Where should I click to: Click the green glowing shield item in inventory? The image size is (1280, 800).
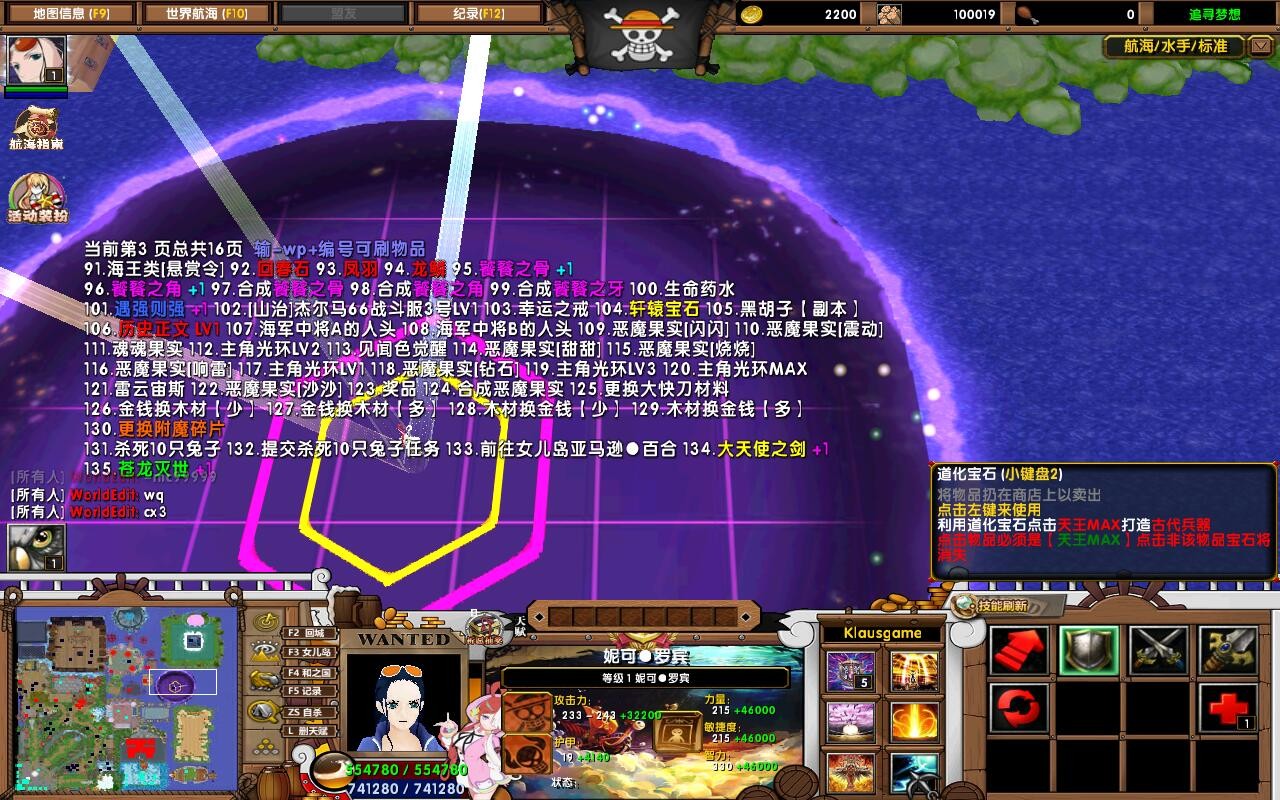click(1090, 648)
